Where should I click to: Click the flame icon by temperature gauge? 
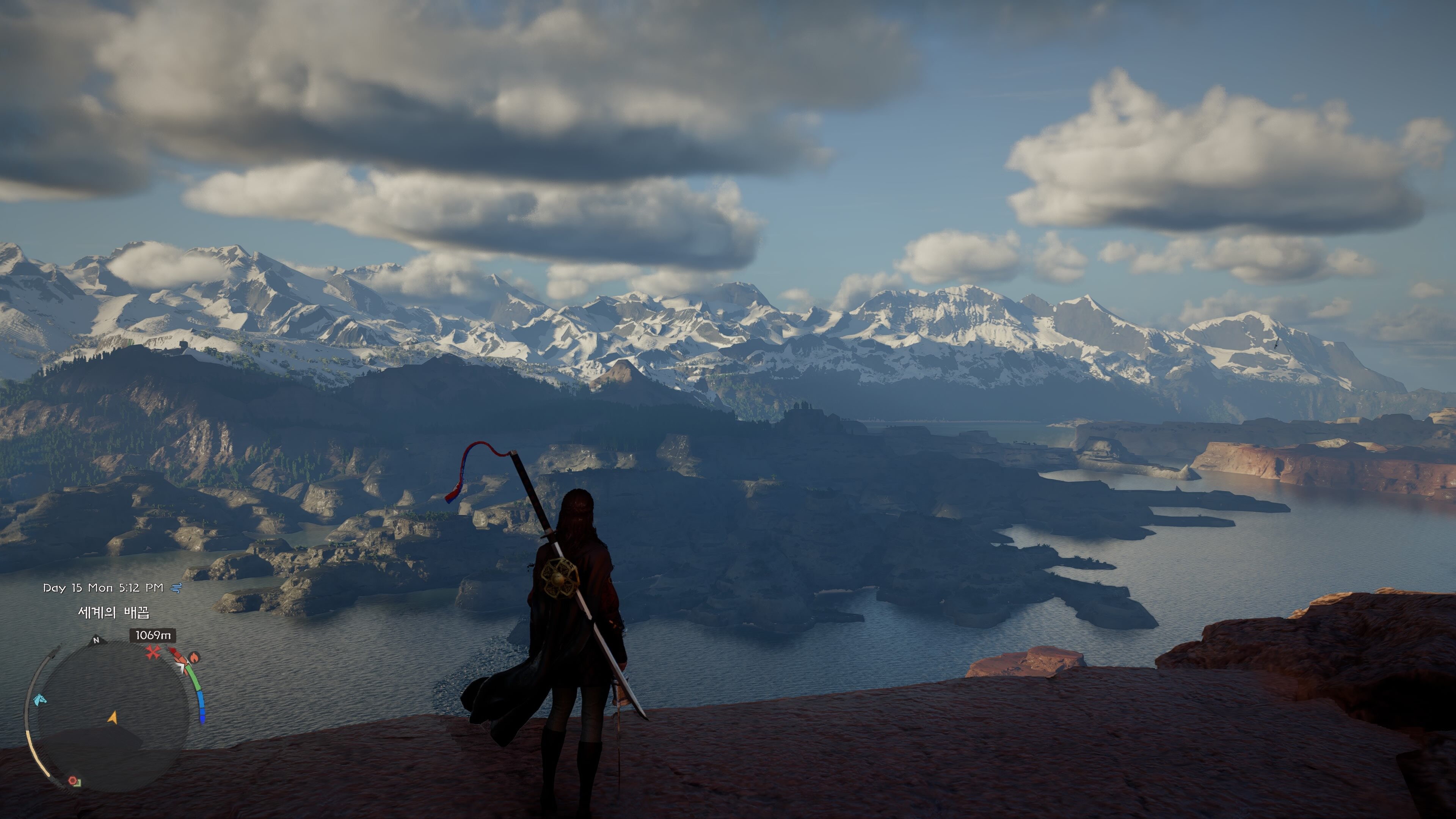(x=194, y=657)
